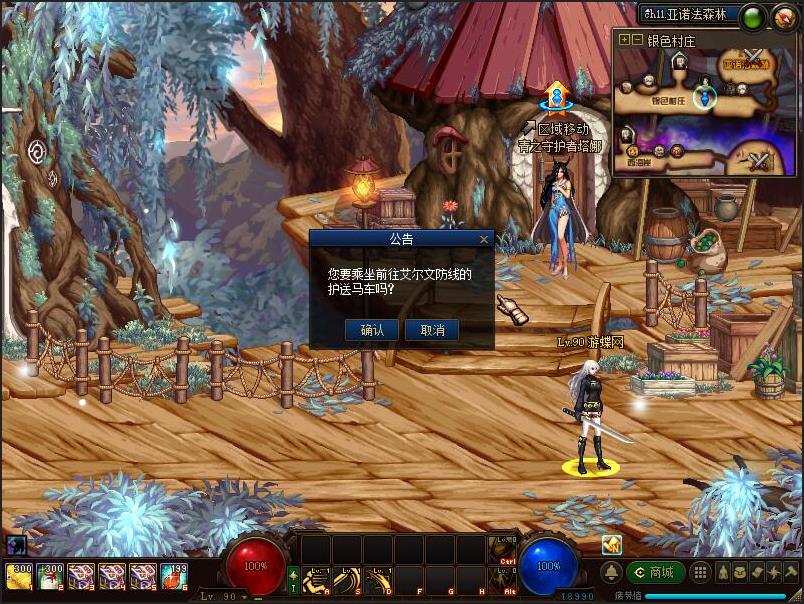
Task: Open the skills star icon
Action: click(772, 572)
